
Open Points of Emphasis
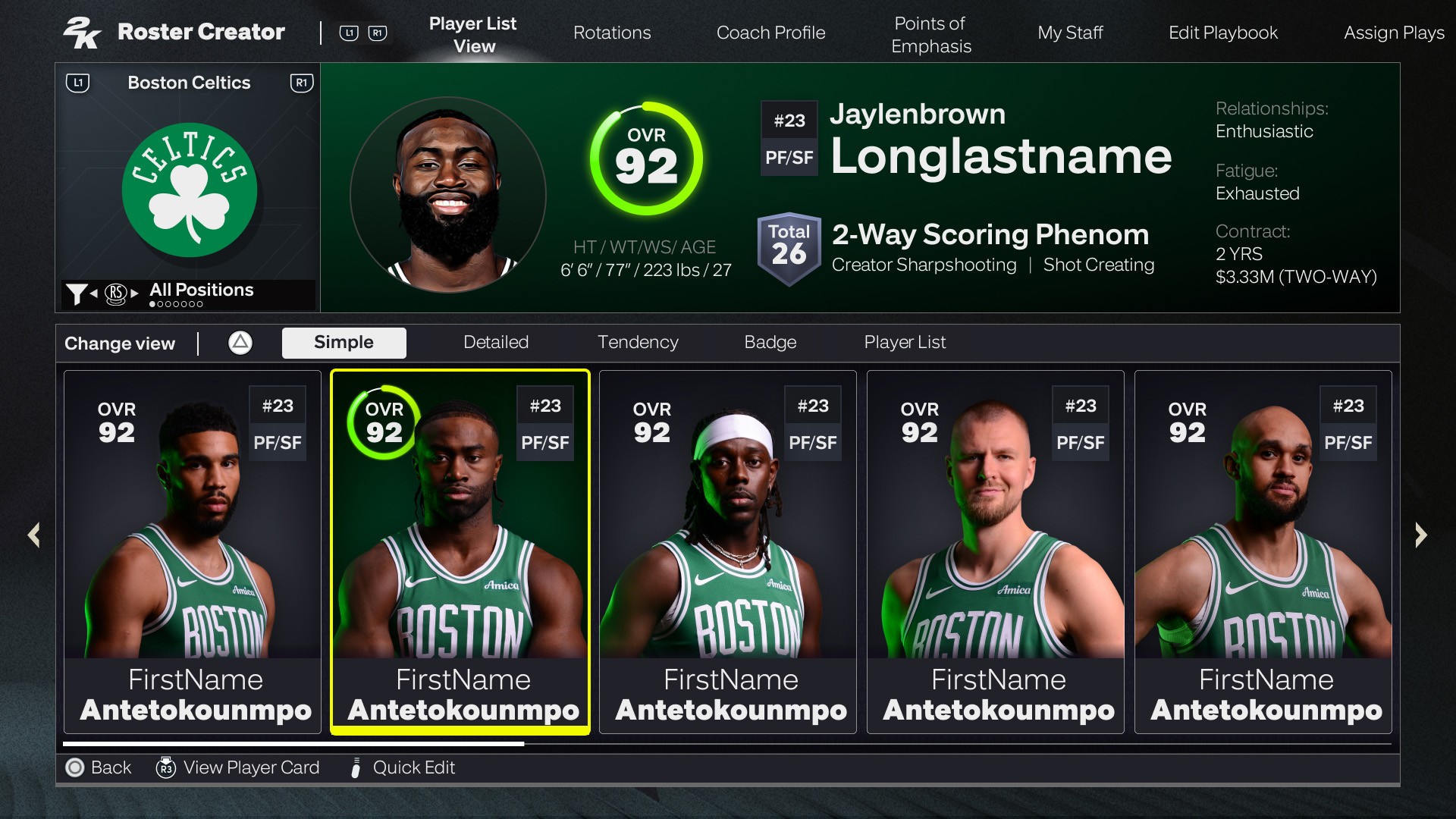(x=930, y=35)
